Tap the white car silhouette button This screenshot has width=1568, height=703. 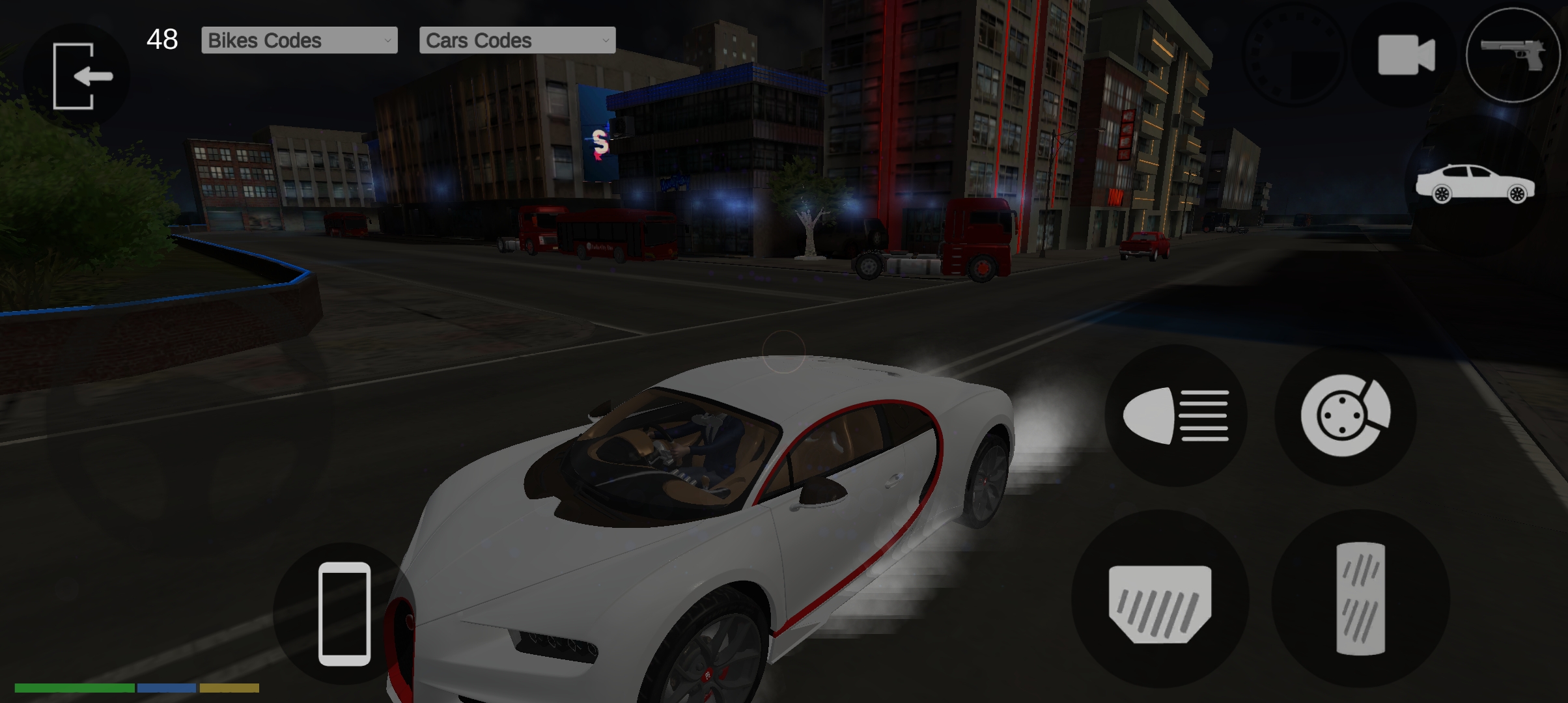point(1475,185)
